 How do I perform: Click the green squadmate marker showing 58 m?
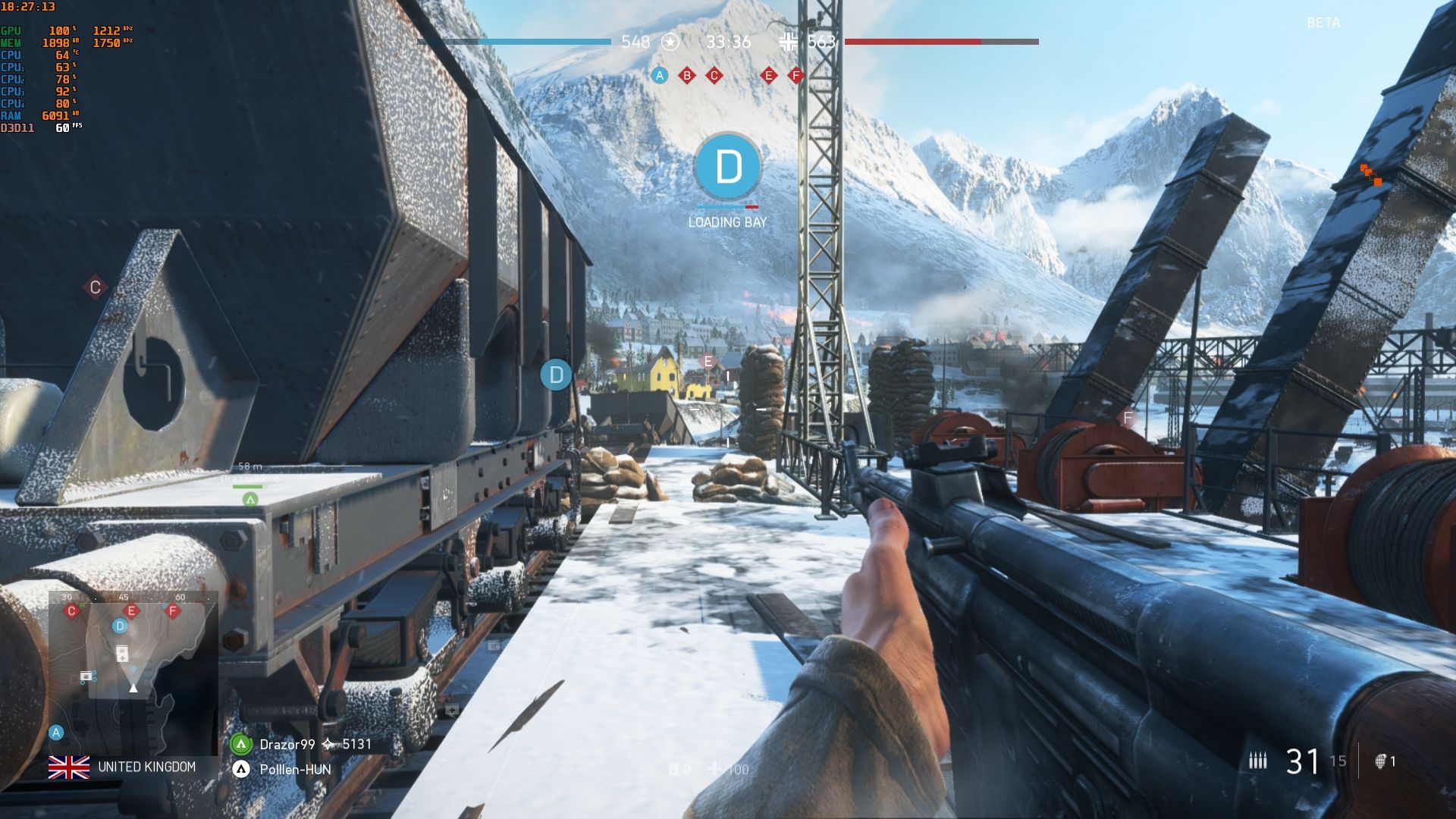[250, 499]
